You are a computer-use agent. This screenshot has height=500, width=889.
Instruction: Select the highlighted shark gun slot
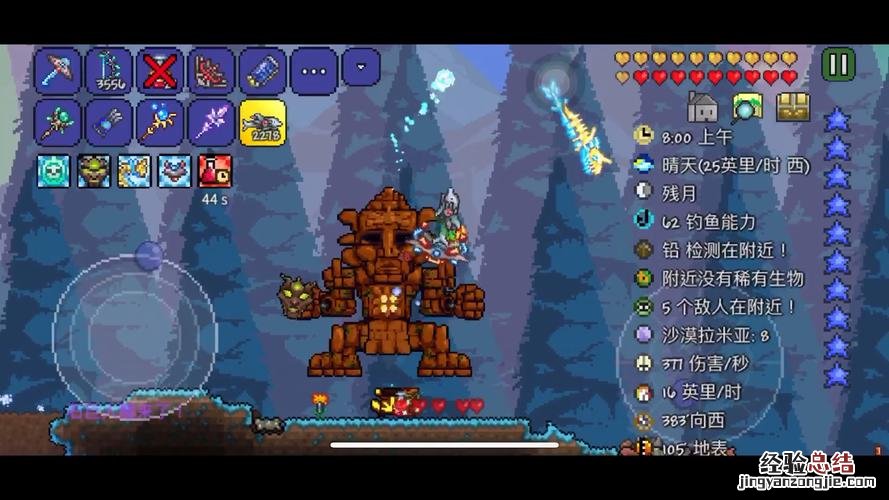point(262,123)
